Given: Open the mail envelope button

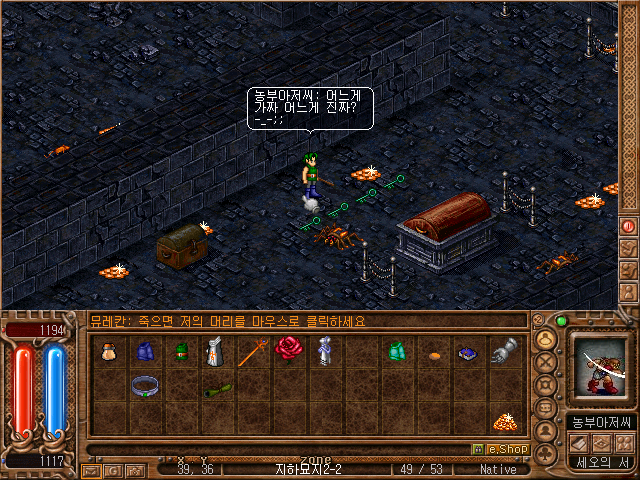Looking at the screenshot, I should (x=90, y=469).
